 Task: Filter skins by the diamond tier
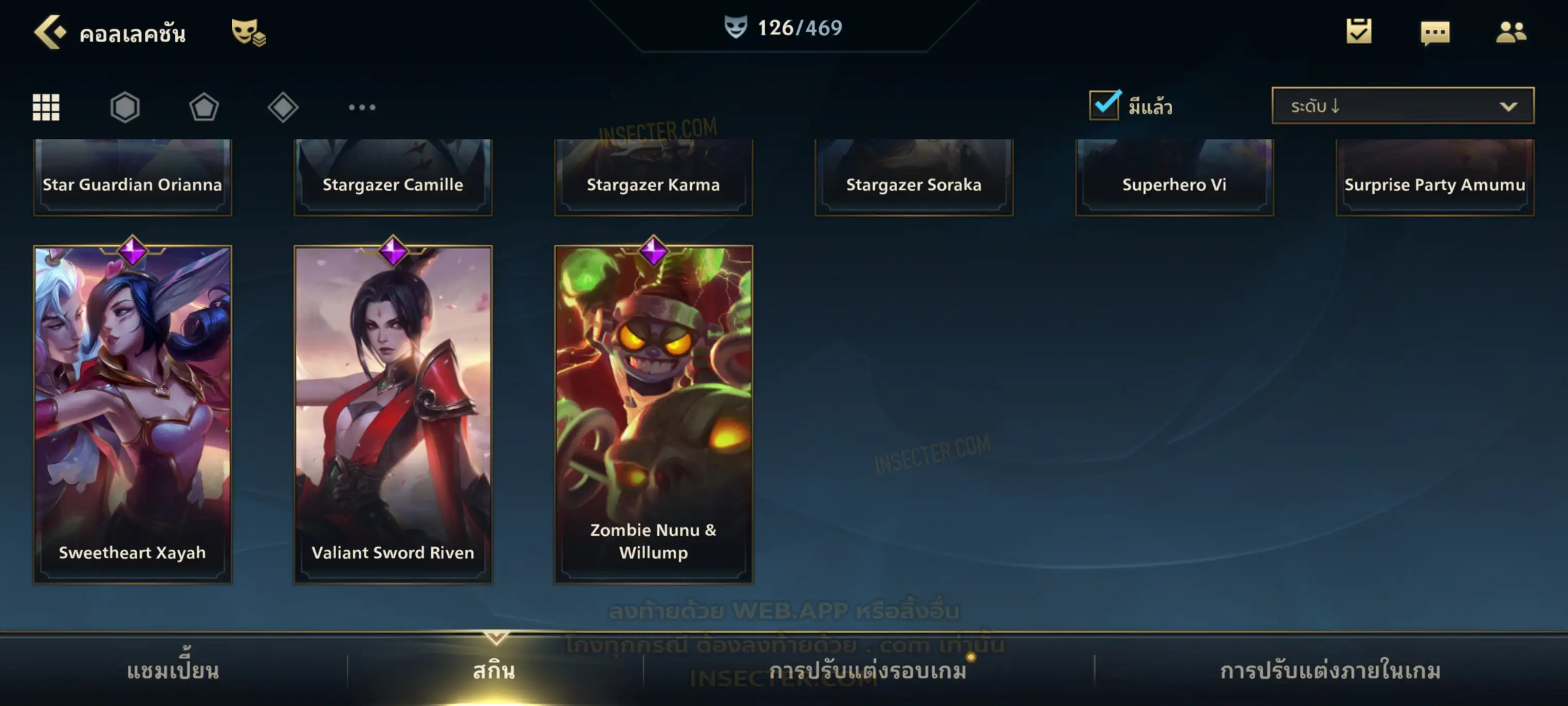(283, 107)
